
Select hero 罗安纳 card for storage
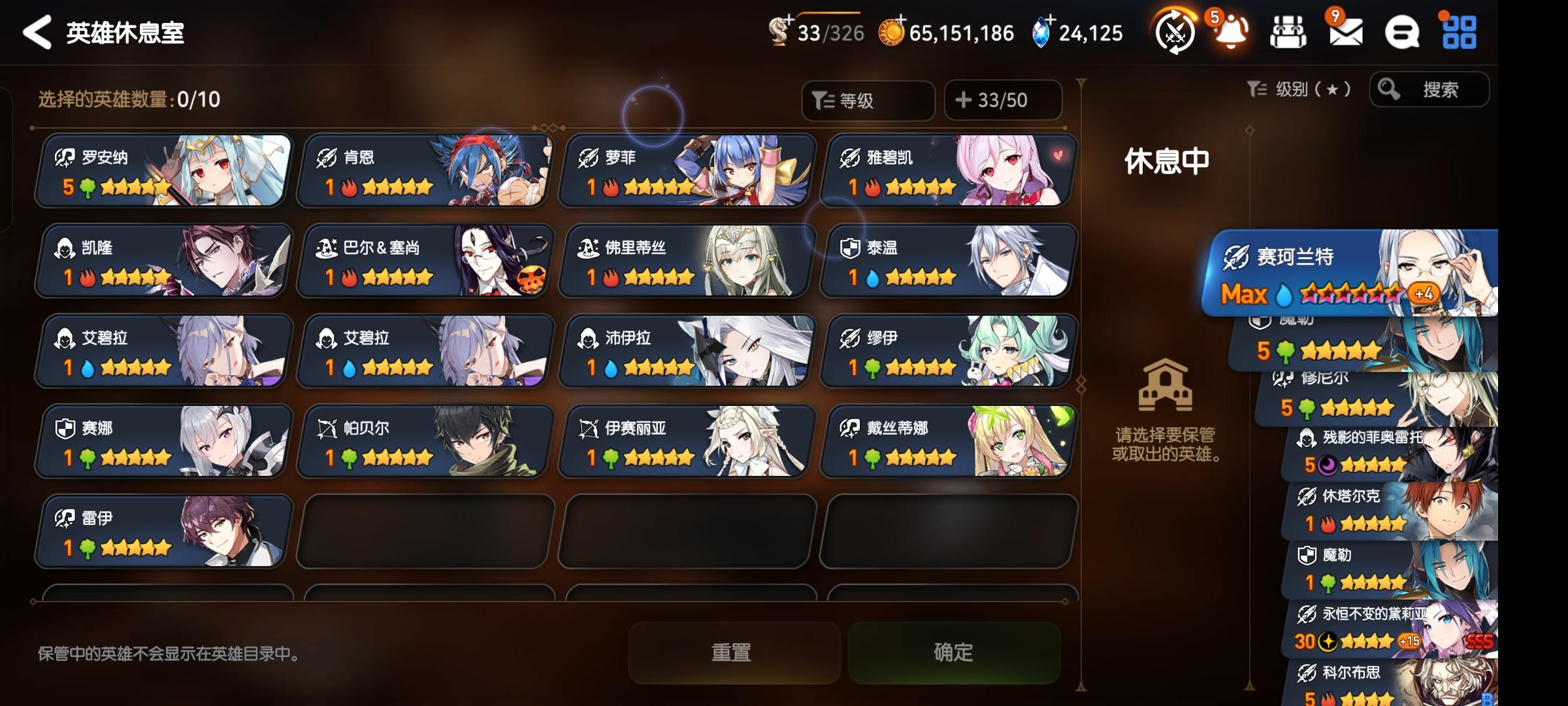tap(161, 171)
